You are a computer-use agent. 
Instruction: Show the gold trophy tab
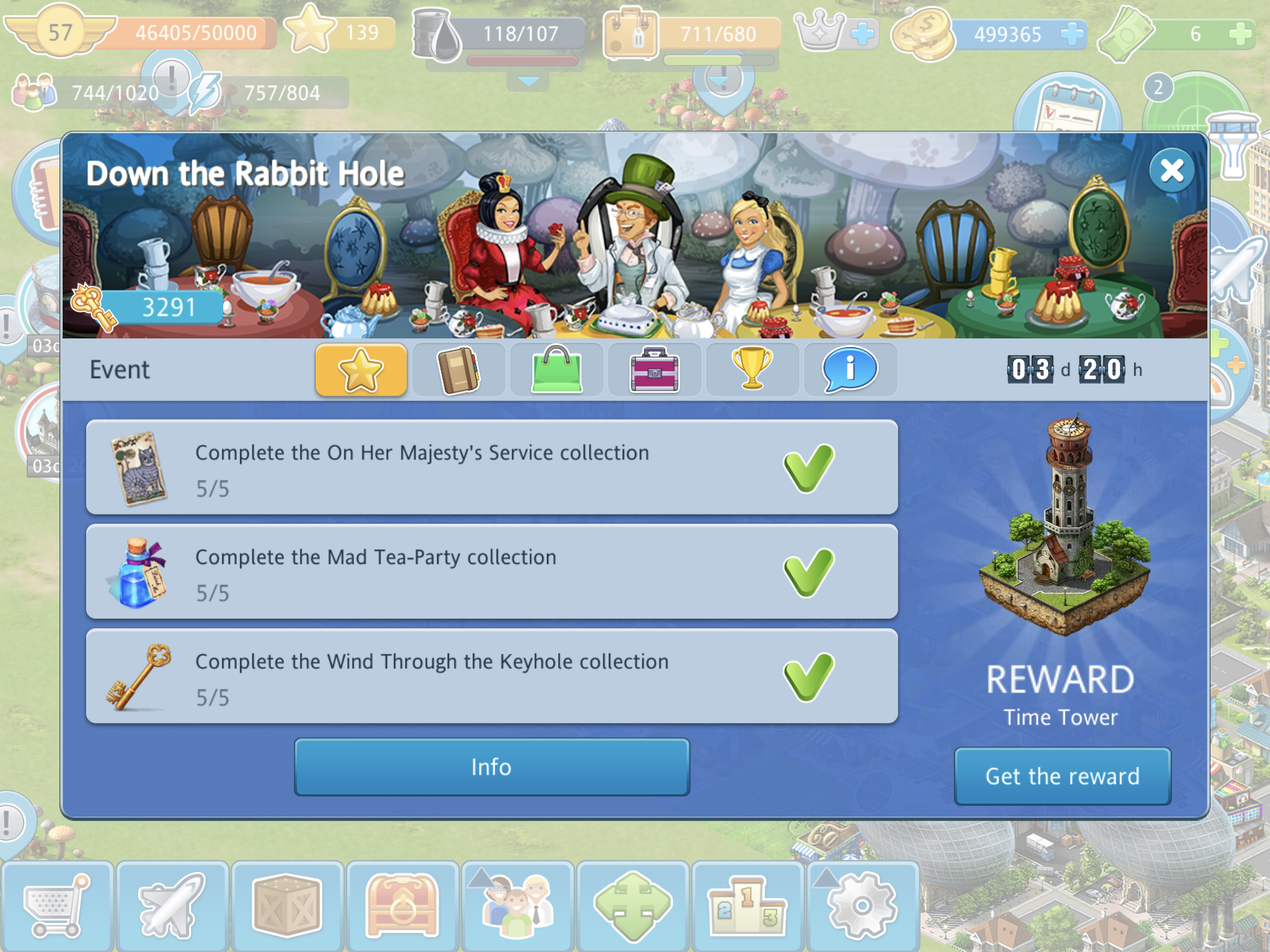tap(752, 370)
